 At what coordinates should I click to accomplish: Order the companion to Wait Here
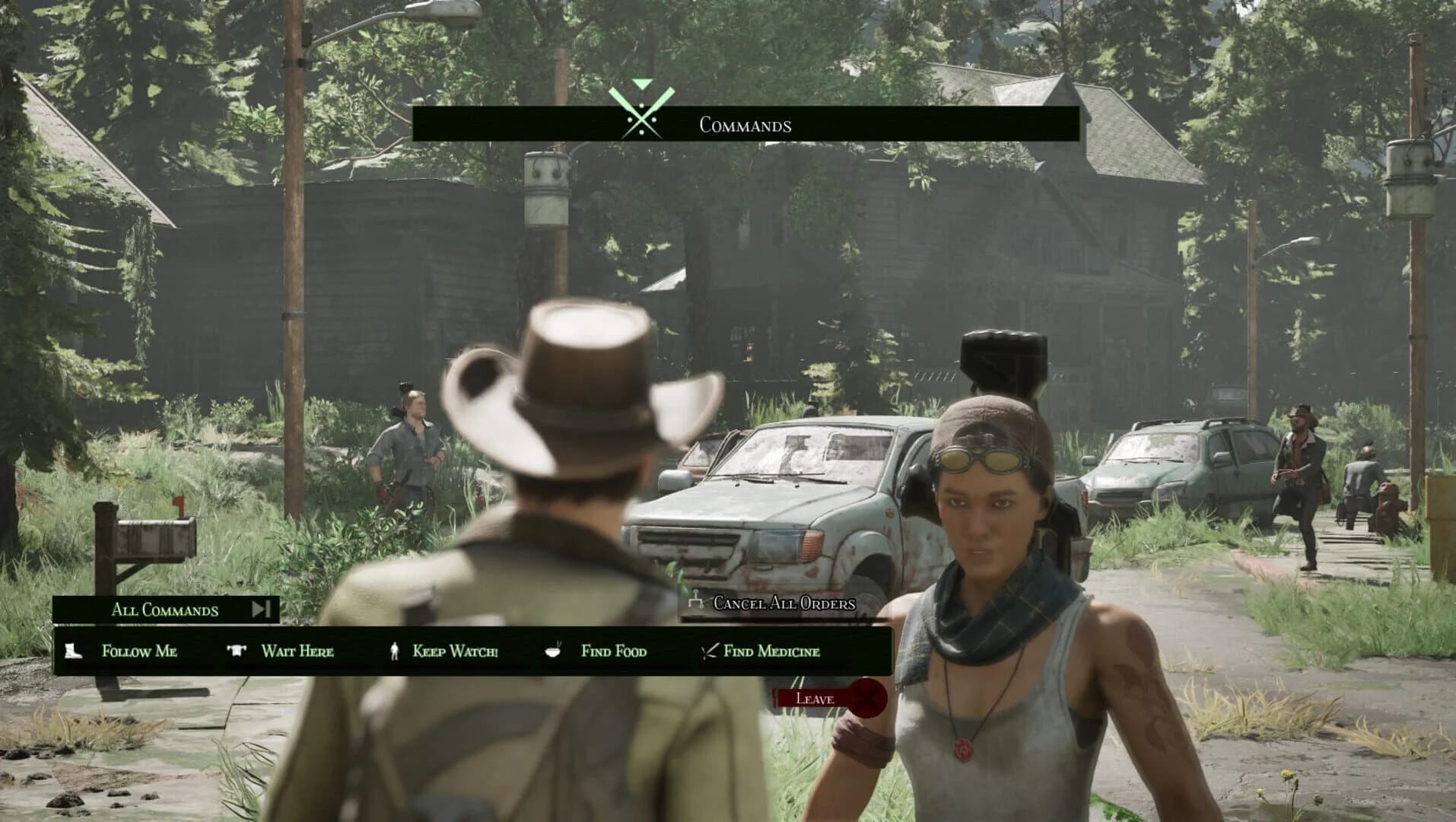point(298,651)
